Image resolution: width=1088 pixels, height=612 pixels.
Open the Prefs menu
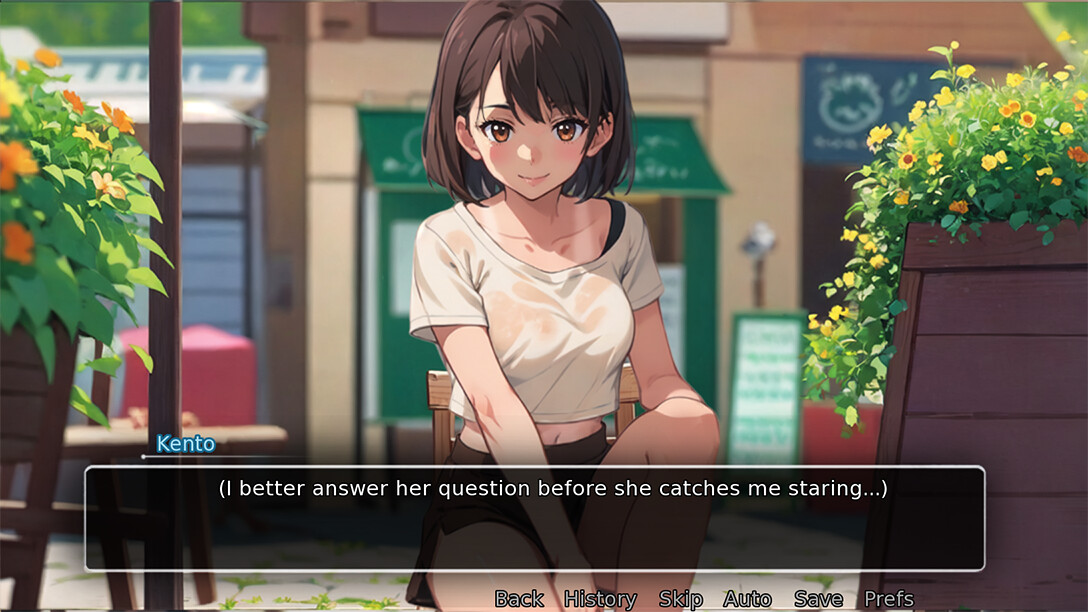(888, 599)
